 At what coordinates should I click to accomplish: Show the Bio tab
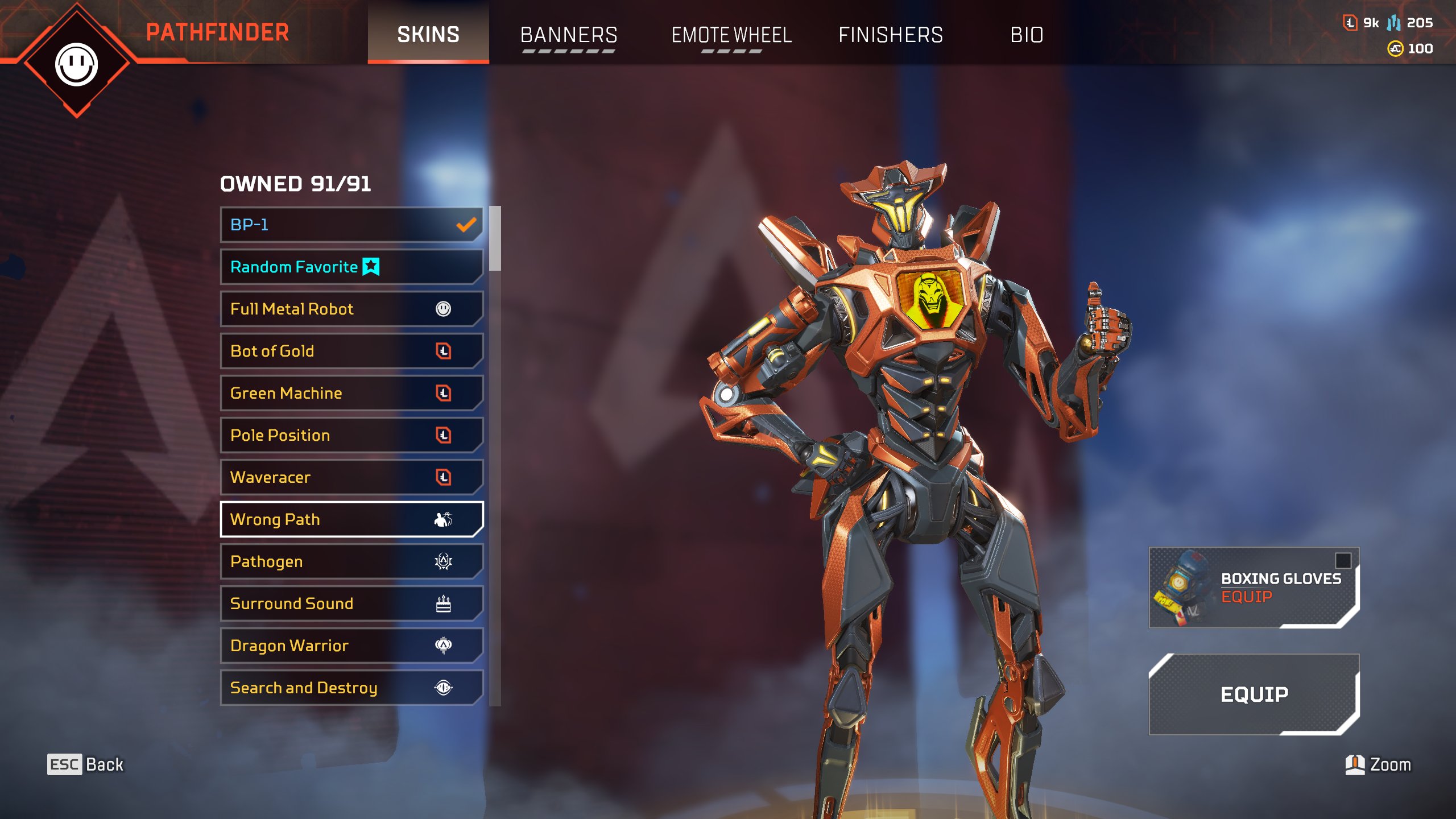point(1027,35)
